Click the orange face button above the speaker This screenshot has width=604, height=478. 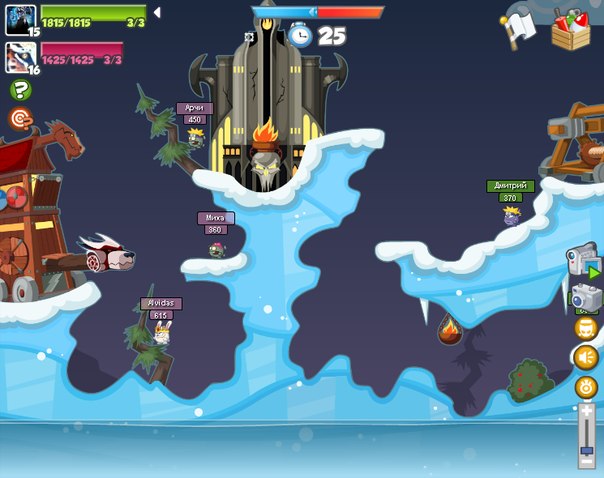pos(585,327)
